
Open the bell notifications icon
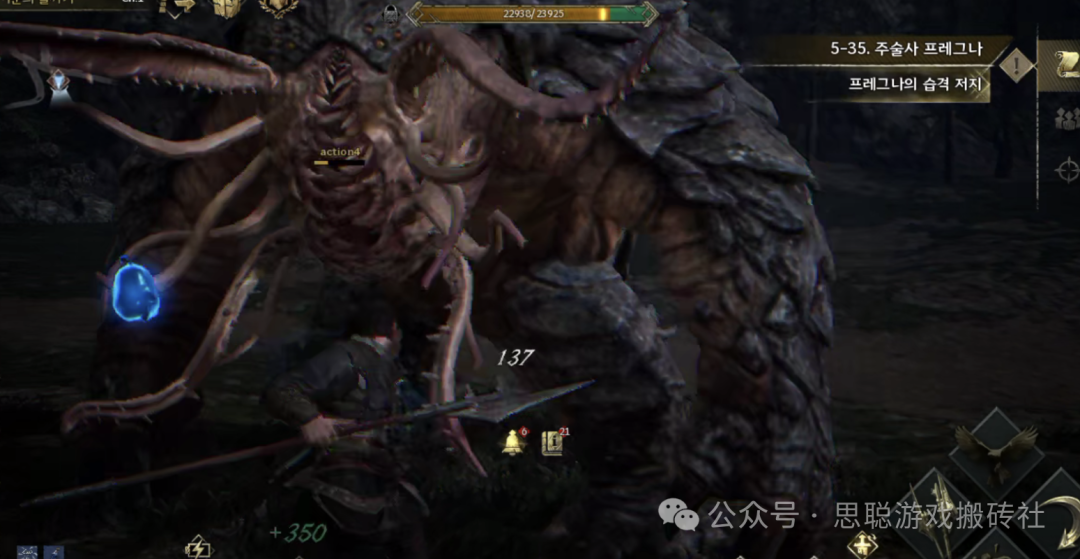[x=515, y=441]
